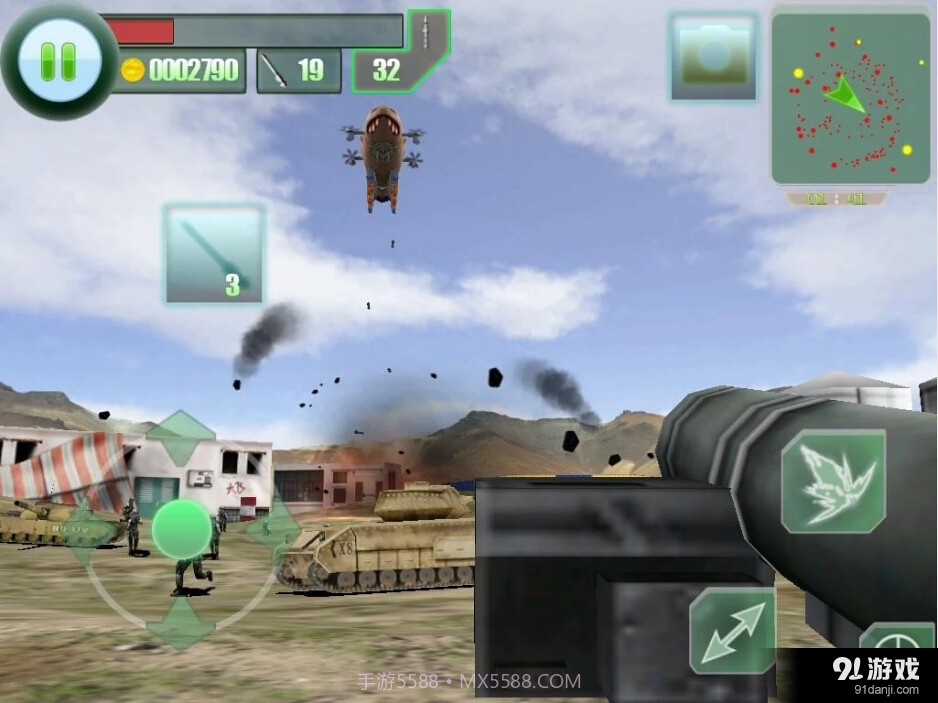Tap the diagonal double-arrow button
The image size is (938, 703).
coord(732,631)
